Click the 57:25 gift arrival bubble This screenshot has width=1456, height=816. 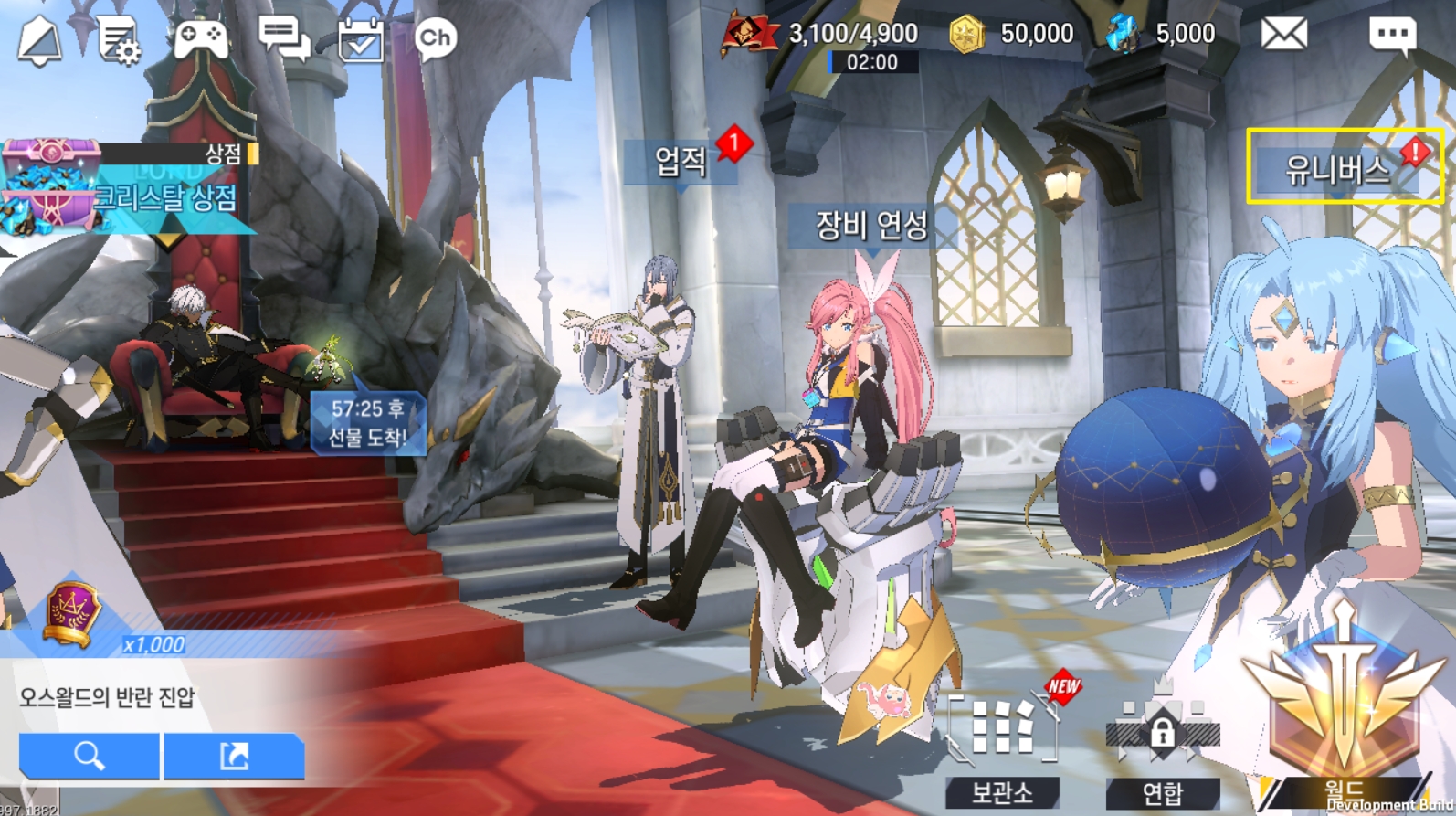pos(367,423)
